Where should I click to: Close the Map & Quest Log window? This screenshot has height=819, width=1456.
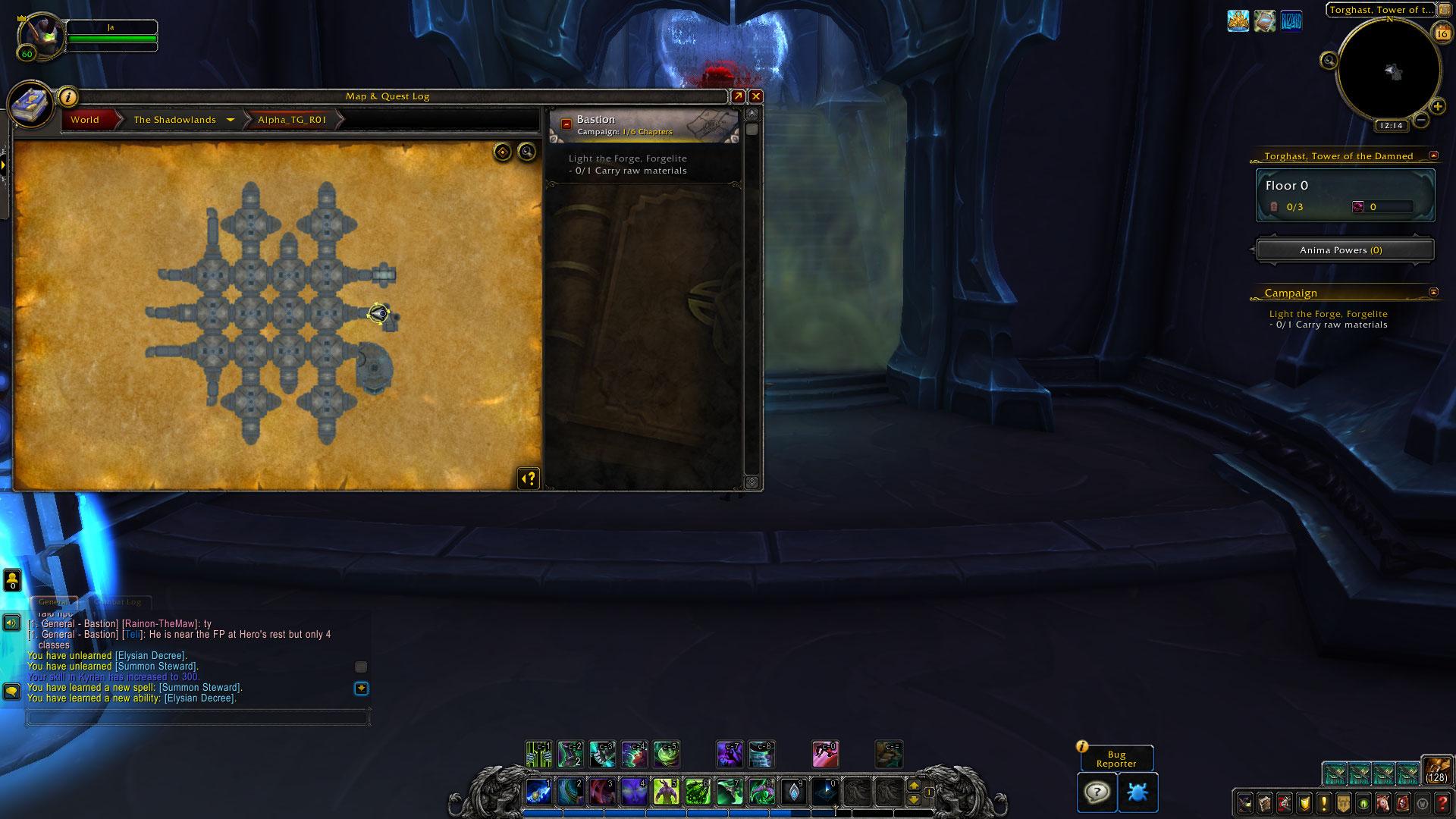[x=755, y=96]
